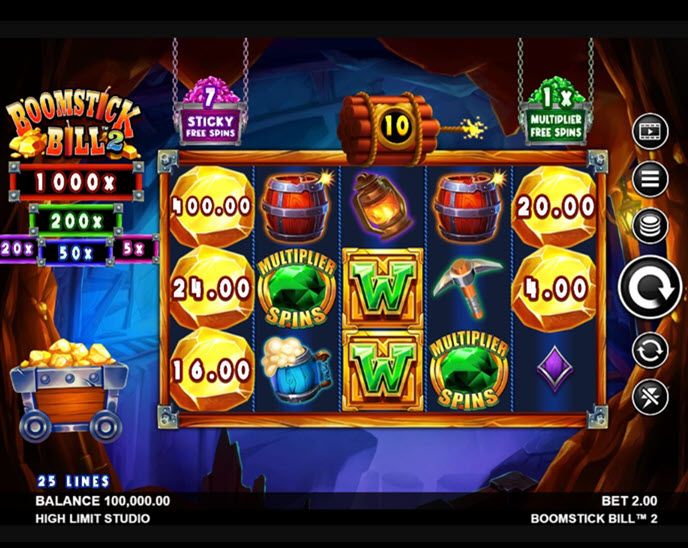Open the bet settings coin stack icon
Image resolution: width=688 pixels, height=548 pixels.
(649, 226)
